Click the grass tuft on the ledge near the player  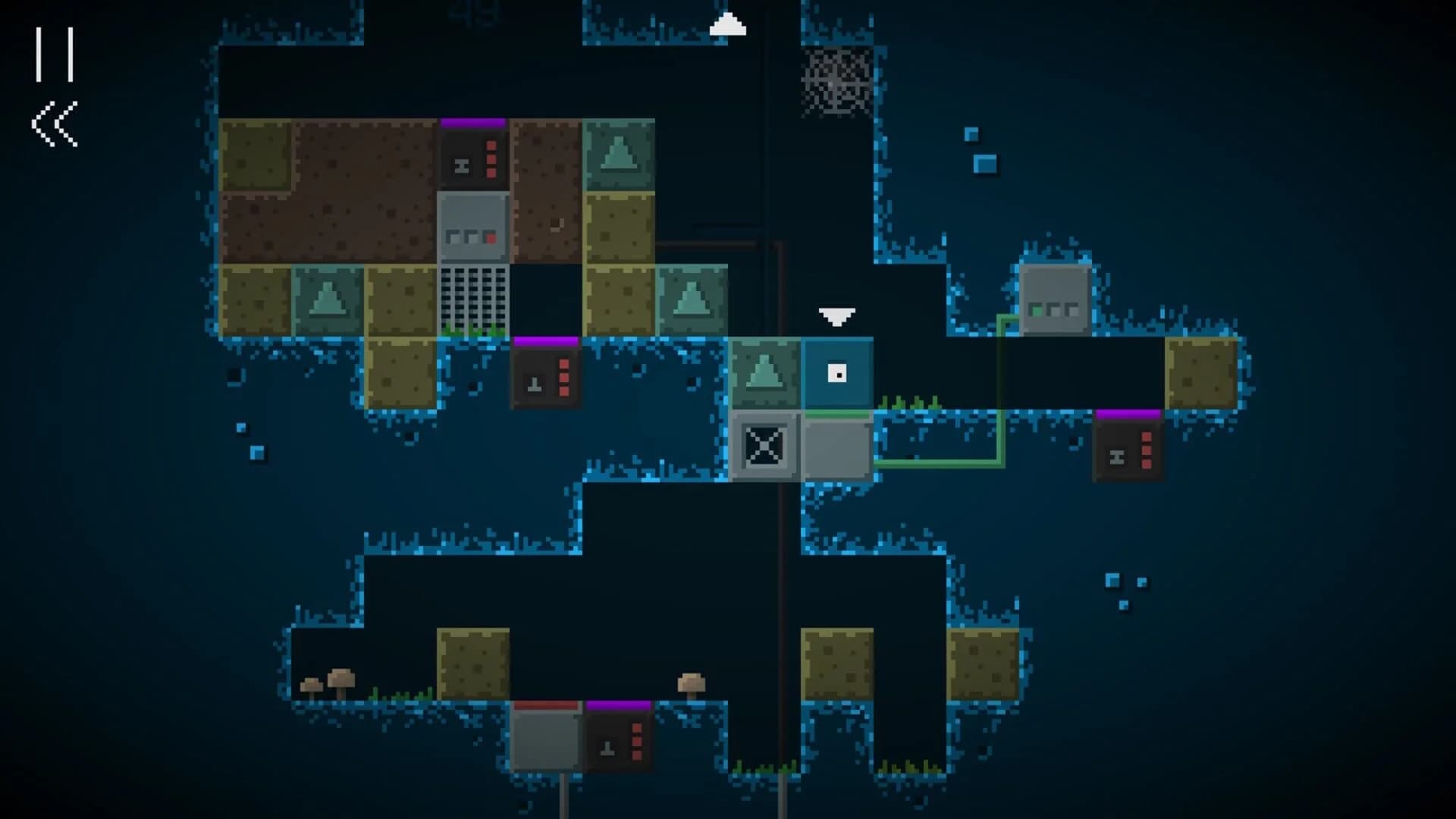click(910, 403)
